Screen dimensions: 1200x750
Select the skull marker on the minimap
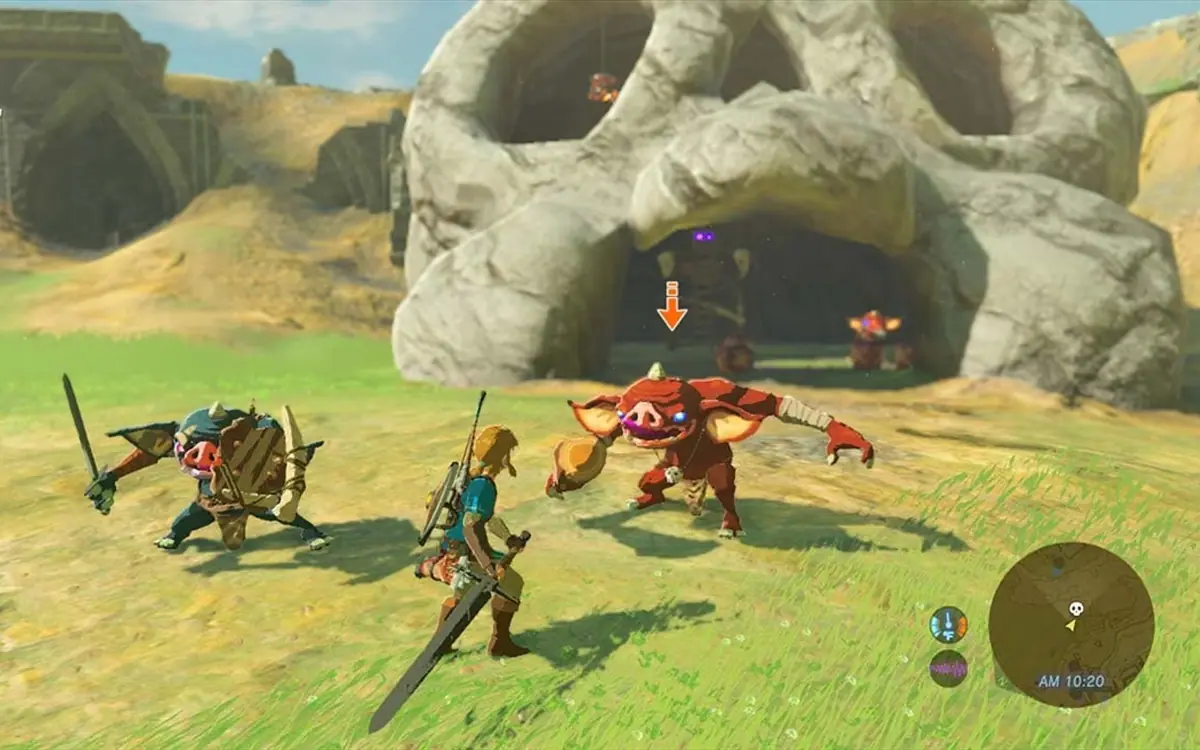1076,608
